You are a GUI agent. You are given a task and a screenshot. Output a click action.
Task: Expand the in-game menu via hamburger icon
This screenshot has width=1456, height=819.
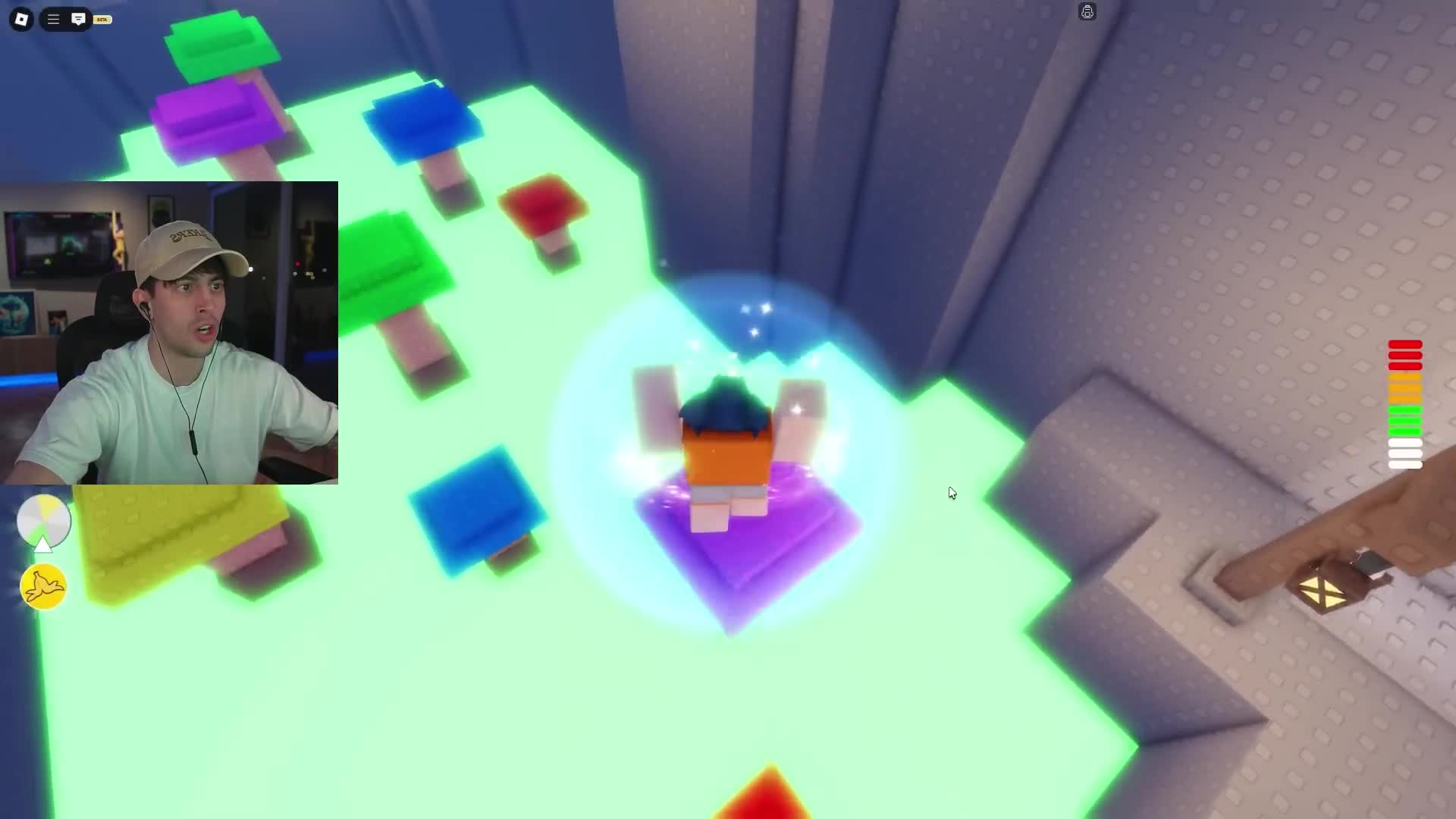coord(52,19)
